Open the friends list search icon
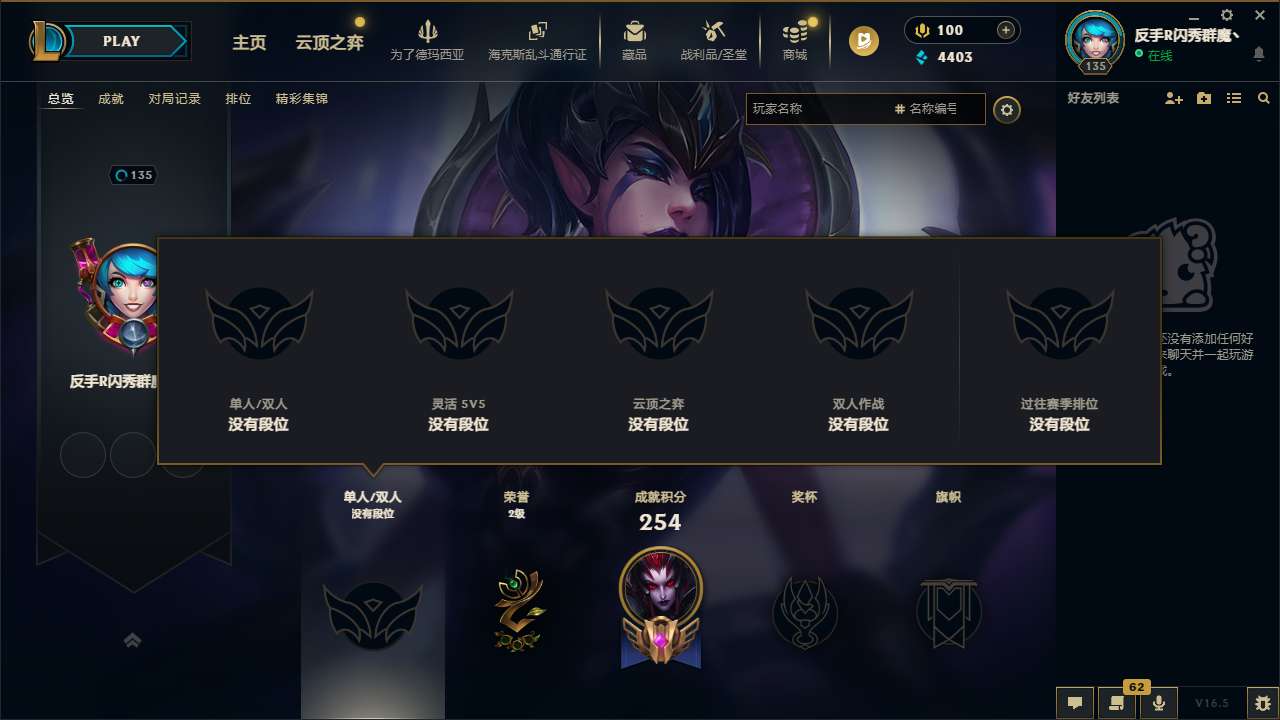The image size is (1280, 720). [1264, 98]
